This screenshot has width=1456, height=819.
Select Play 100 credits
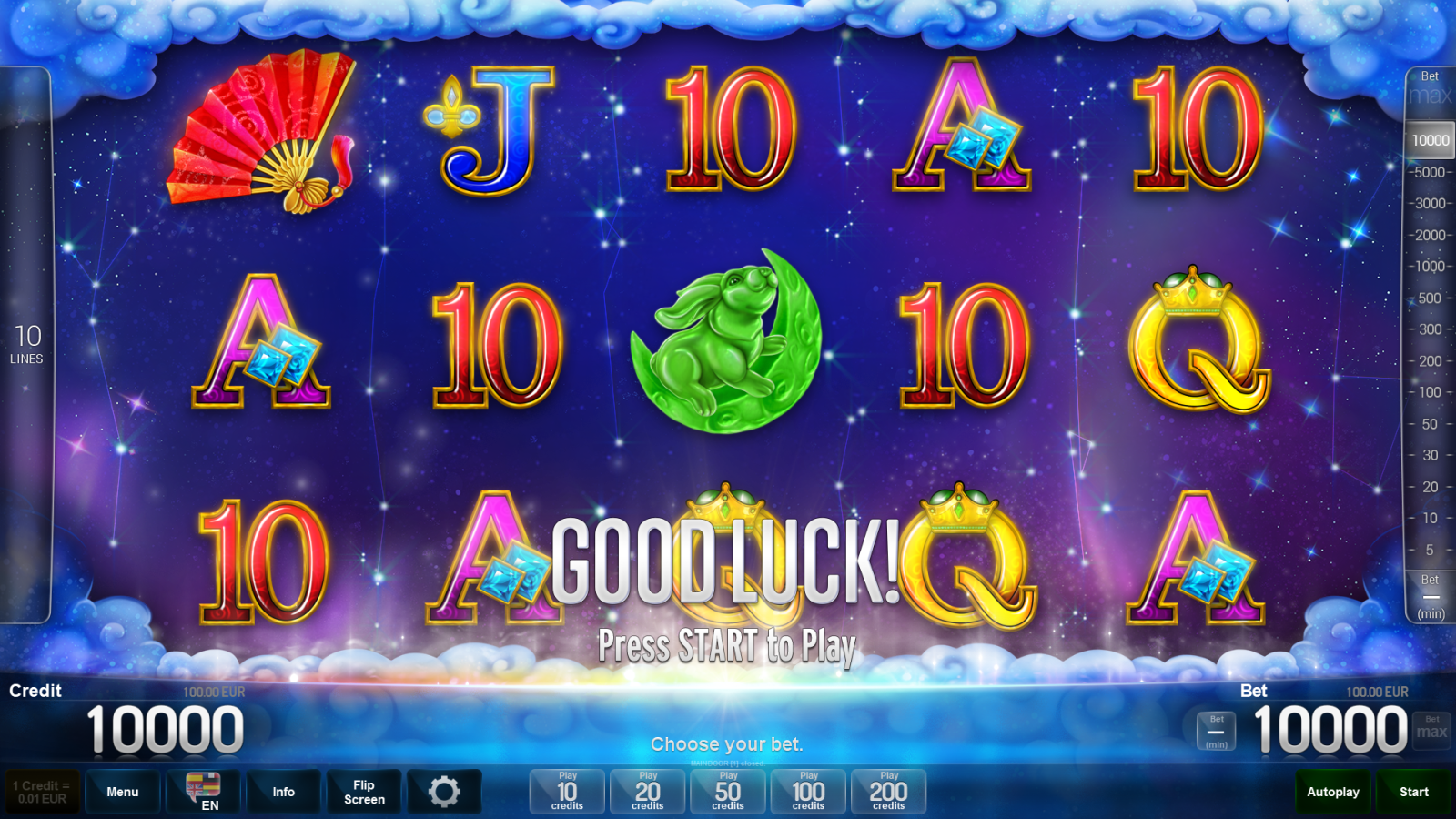(807, 792)
